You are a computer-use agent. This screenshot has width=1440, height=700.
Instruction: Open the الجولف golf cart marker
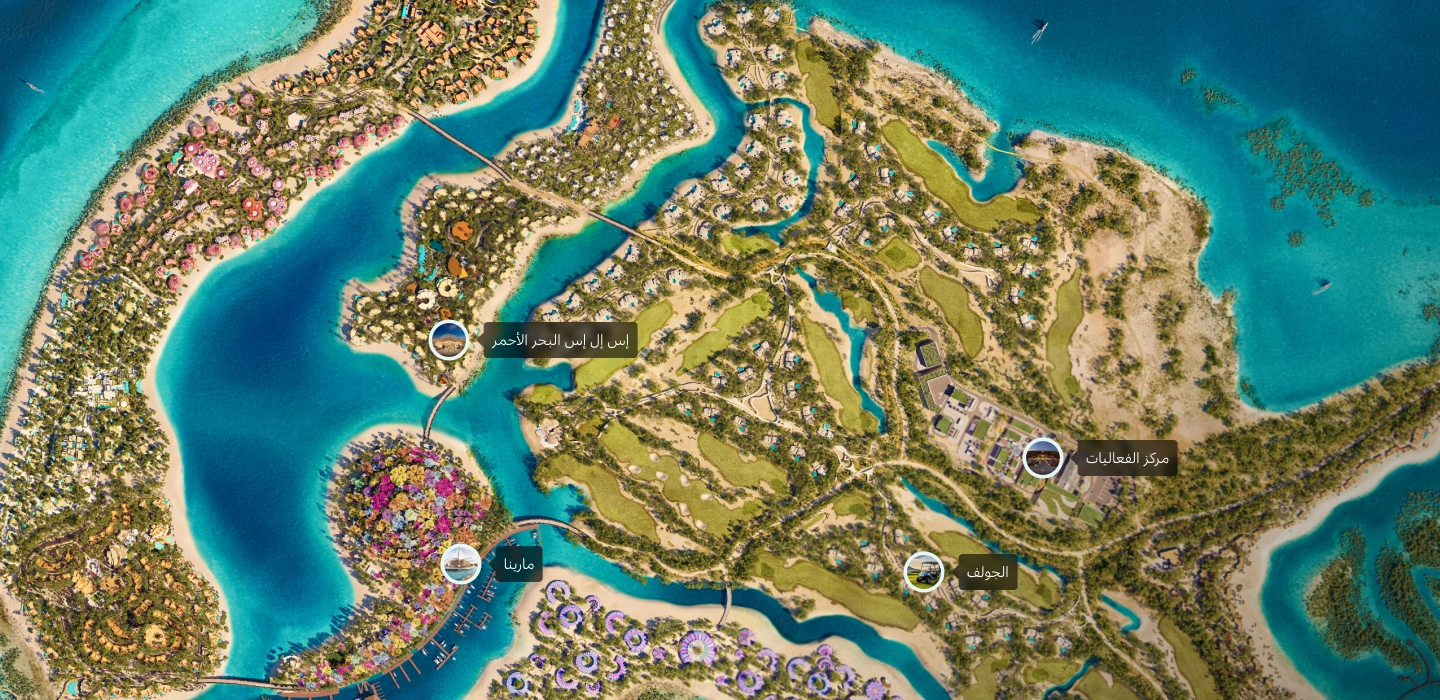click(x=924, y=572)
